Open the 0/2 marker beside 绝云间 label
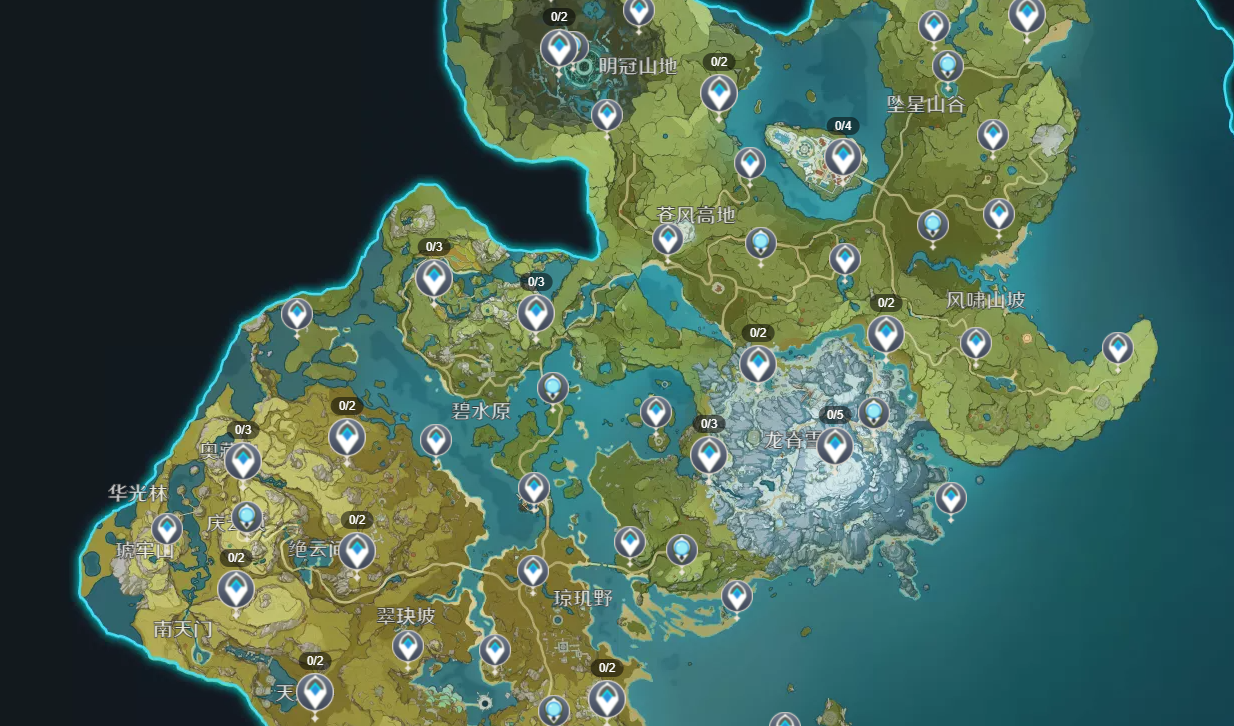1234x726 pixels. [357, 551]
